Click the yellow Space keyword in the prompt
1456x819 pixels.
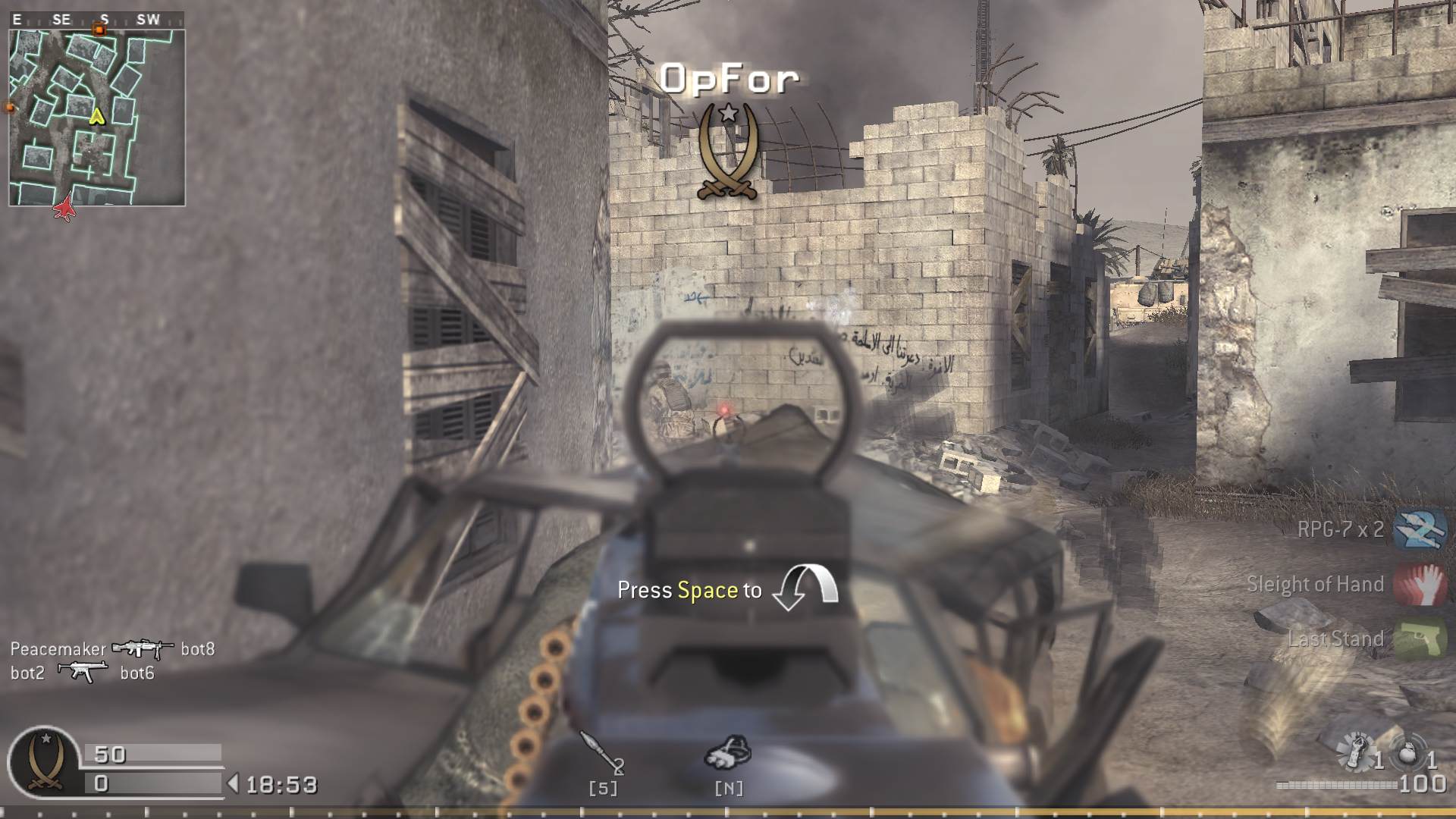tap(709, 590)
